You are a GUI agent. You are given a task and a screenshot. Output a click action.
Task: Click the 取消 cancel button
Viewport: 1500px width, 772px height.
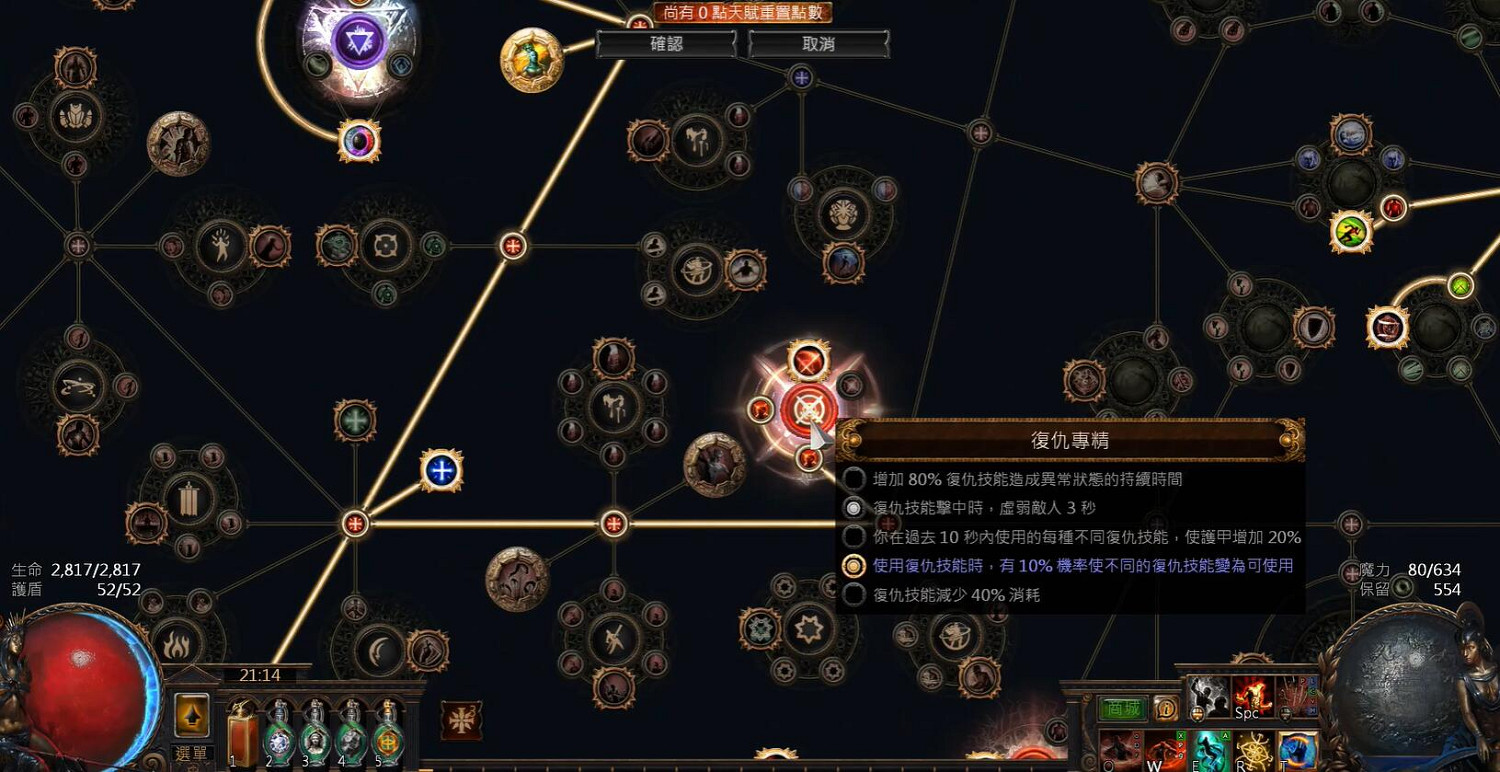coord(818,44)
